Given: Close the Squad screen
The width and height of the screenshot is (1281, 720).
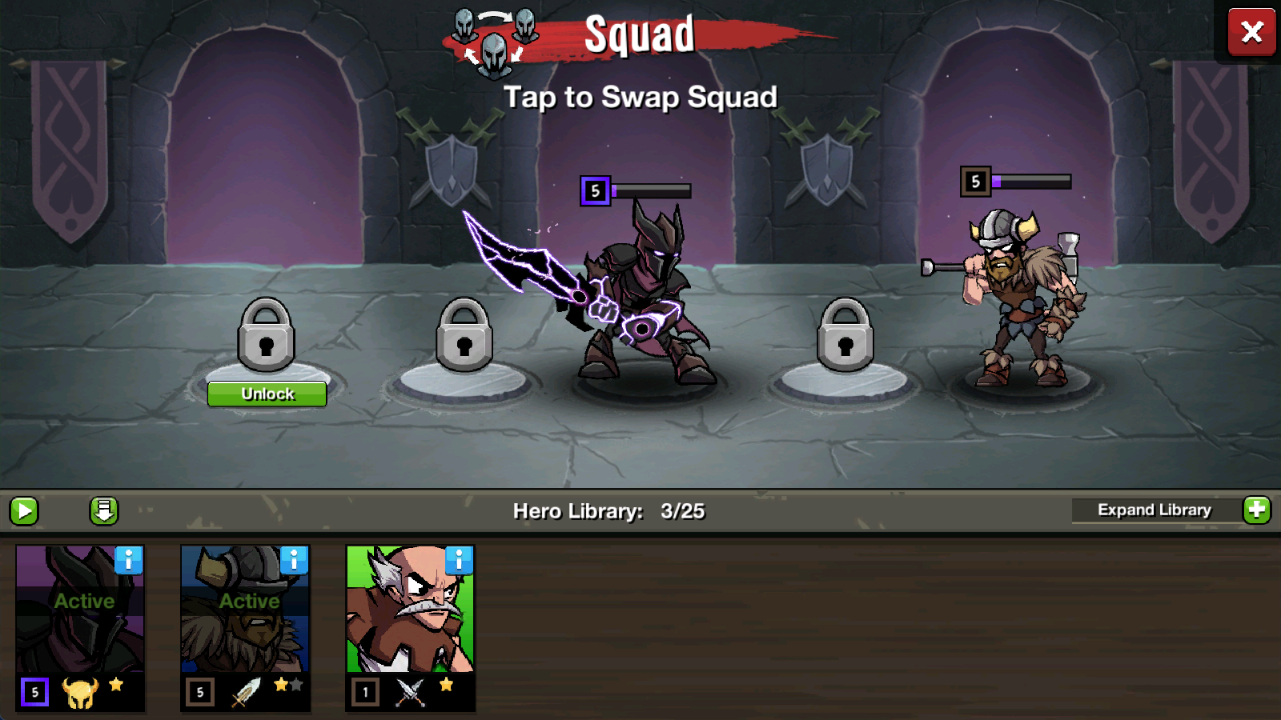Looking at the screenshot, I should [1251, 33].
